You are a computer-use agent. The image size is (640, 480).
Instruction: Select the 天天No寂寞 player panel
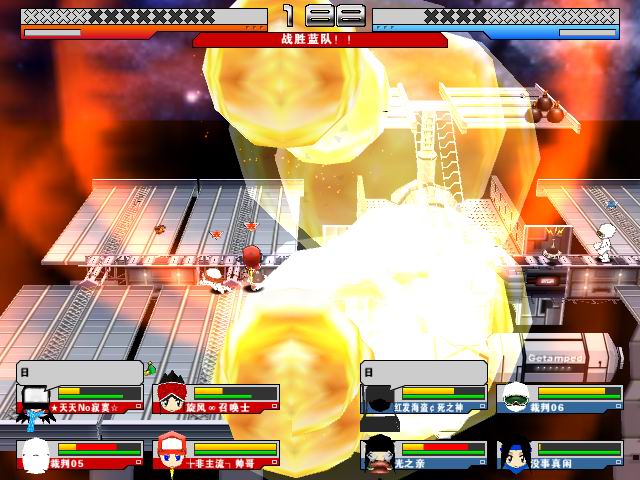(x=82, y=399)
